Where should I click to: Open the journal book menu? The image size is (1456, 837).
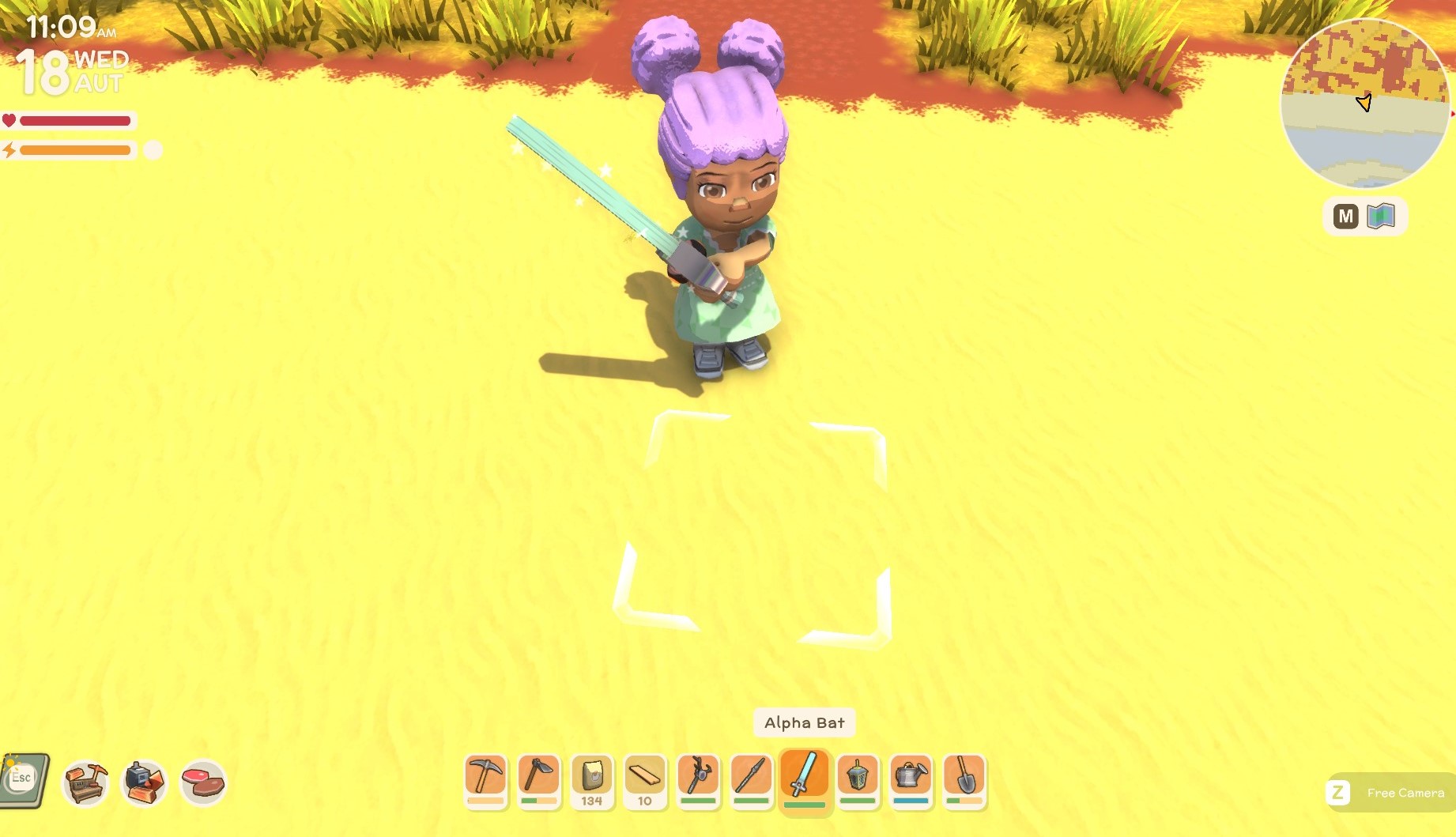pyautogui.click(x=25, y=780)
